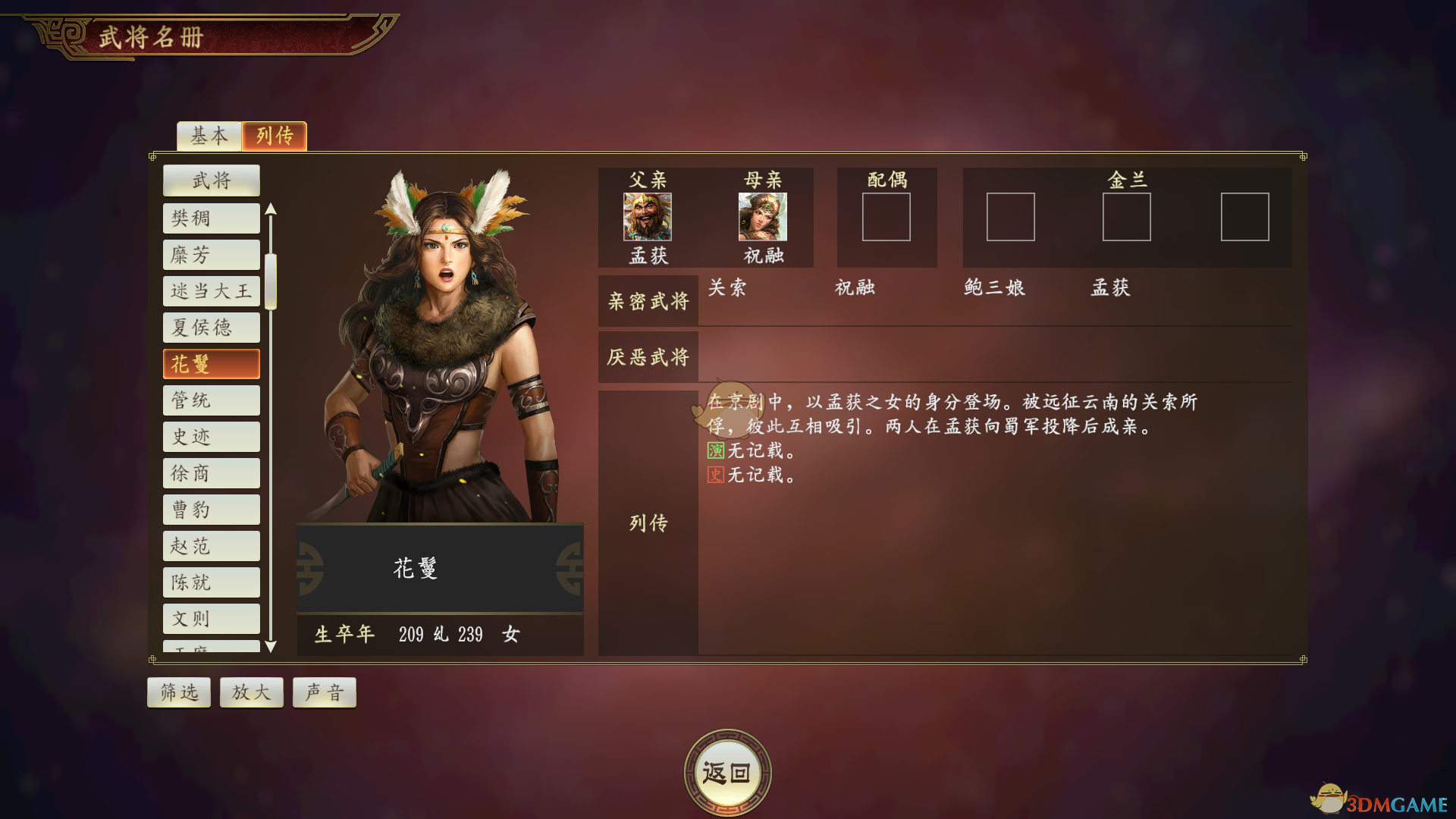Play voice with the 声音 button
Screen dimensions: 1456x819
tap(324, 692)
